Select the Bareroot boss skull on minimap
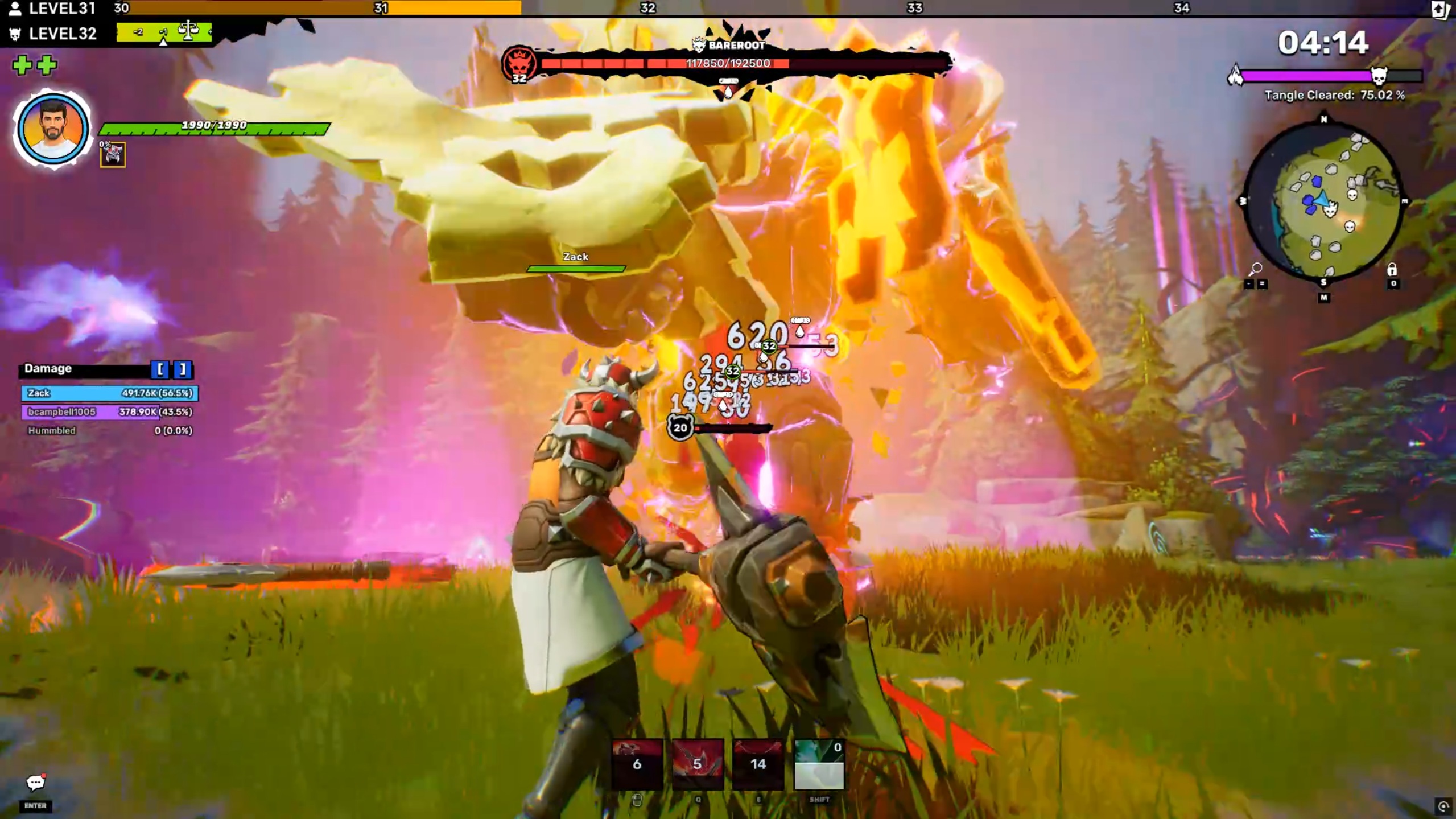 point(1330,211)
